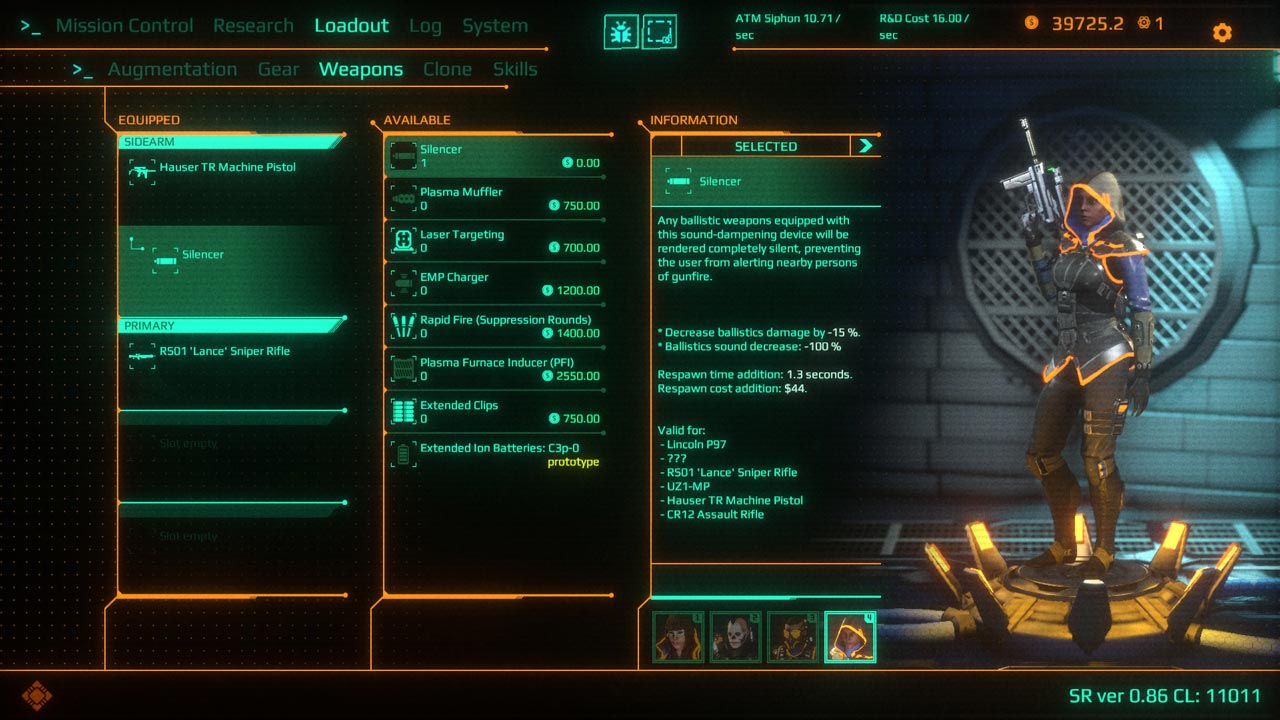1280x720 pixels.
Task: Show the Skills sub-tab
Action: (x=515, y=69)
